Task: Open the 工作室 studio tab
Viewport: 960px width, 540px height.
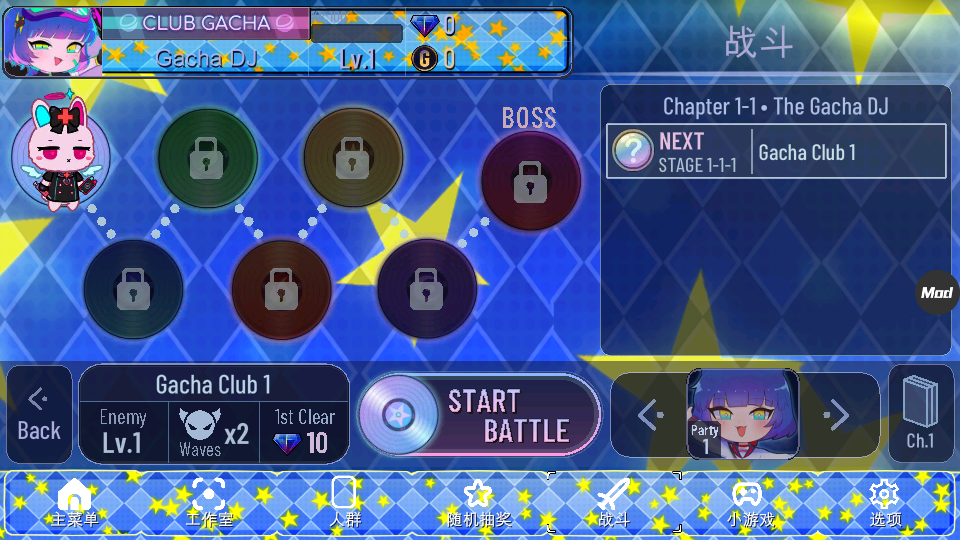Action: [x=208, y=503]
